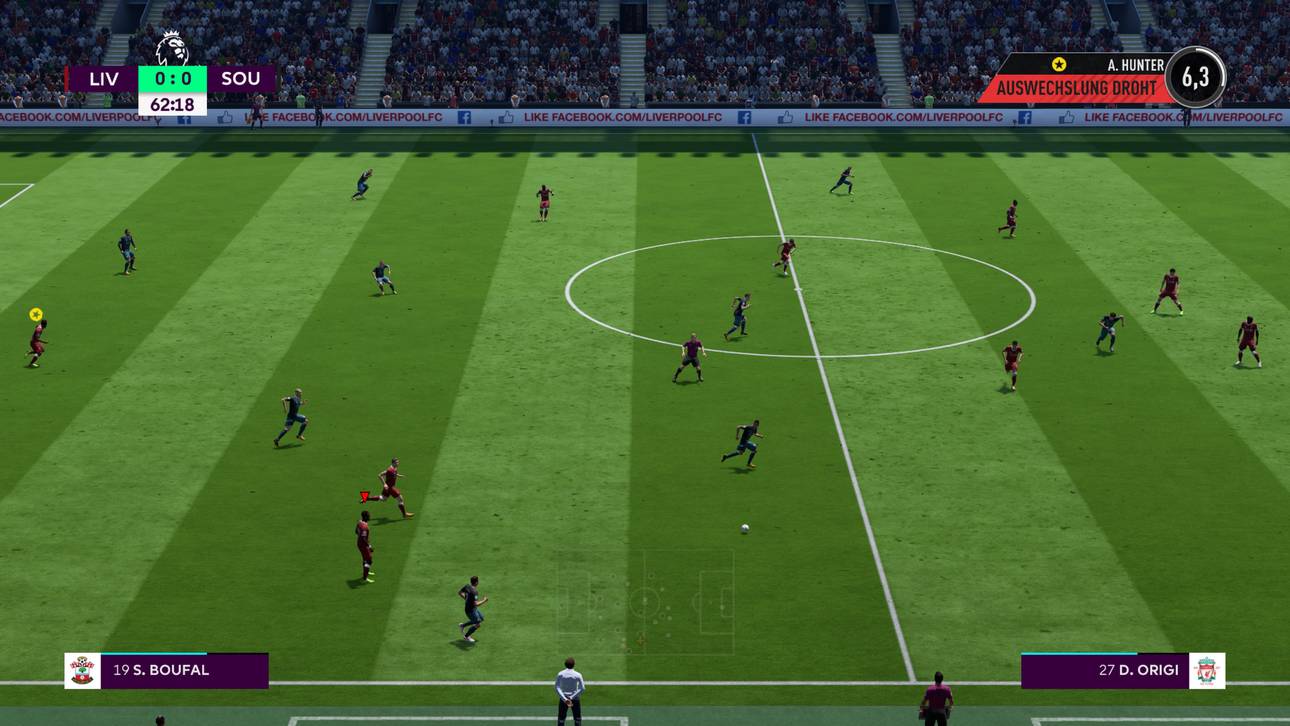The image size is (1290, 726).
Task: Select the Southampton crest next to S. Boufal
Action: 80,671
